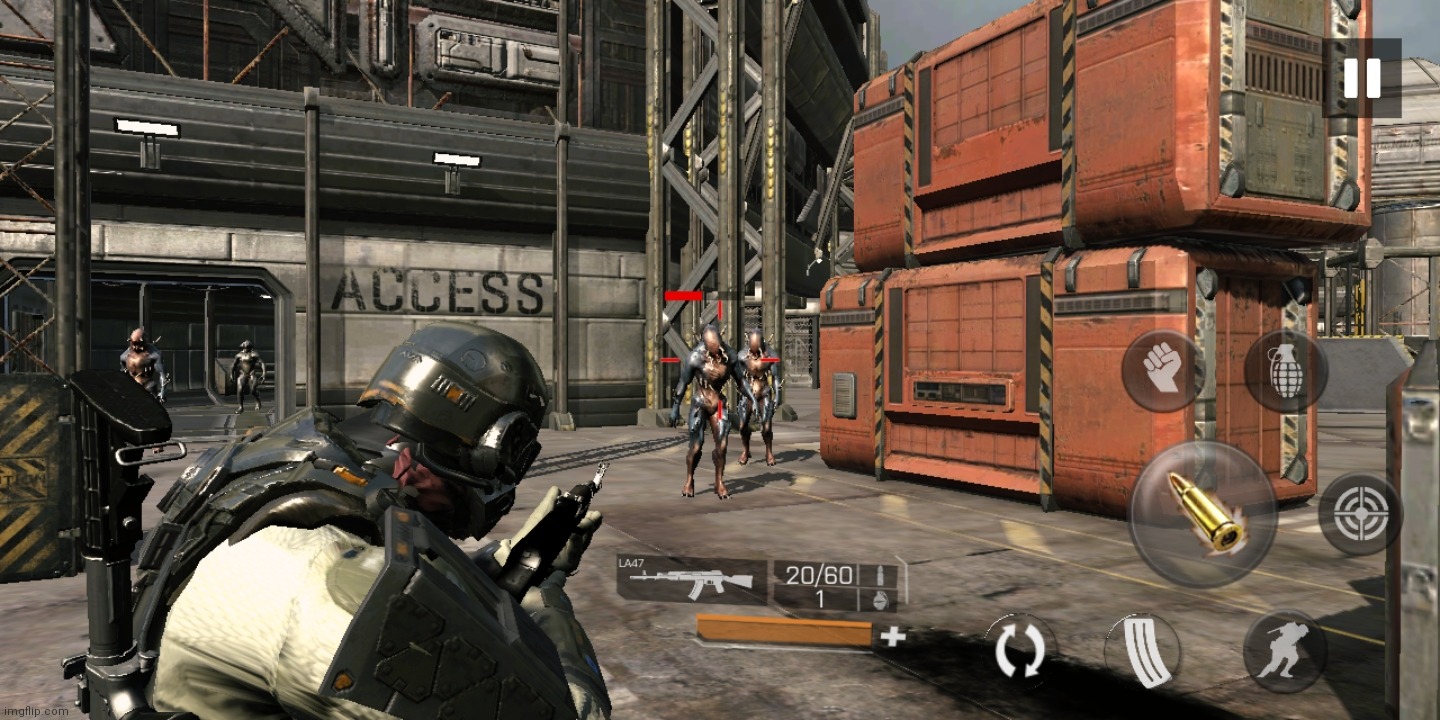
Task: Click the plus icon beside the health bar
Action: pyautogui.click(x=893, y=637)
